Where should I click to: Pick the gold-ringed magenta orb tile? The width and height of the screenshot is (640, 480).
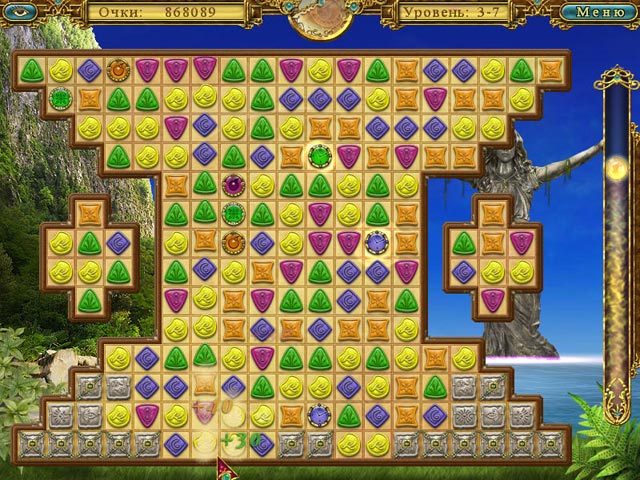[x=232, y=184]
